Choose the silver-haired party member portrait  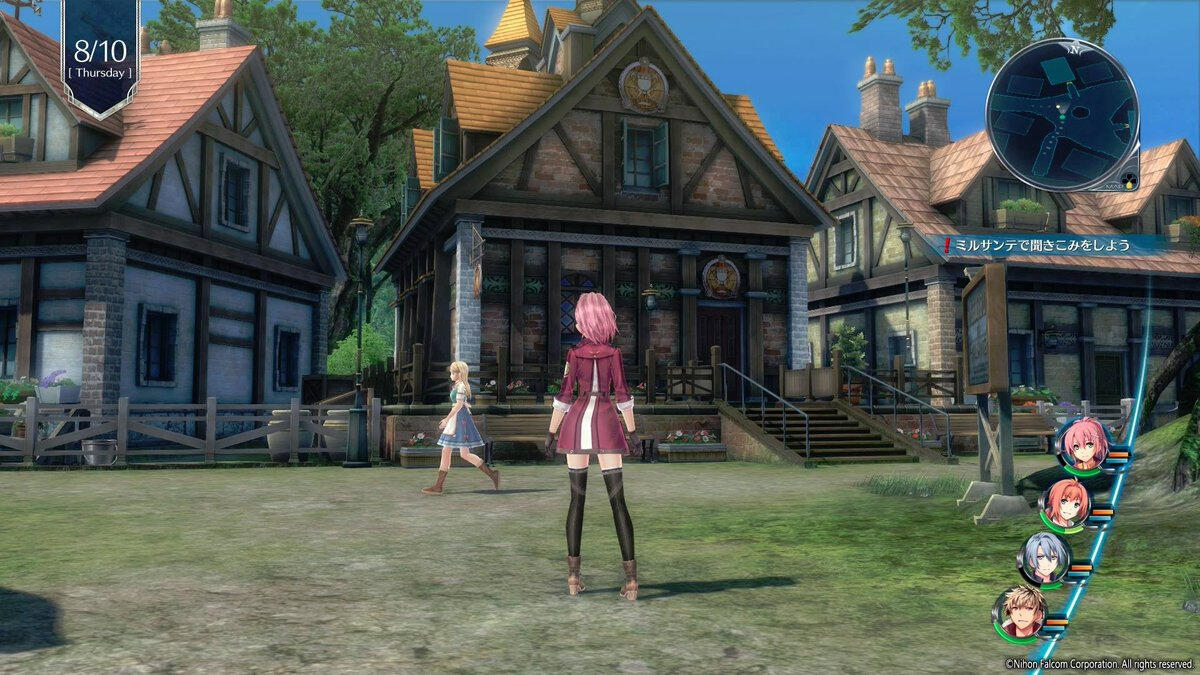tap(1043, 558)
